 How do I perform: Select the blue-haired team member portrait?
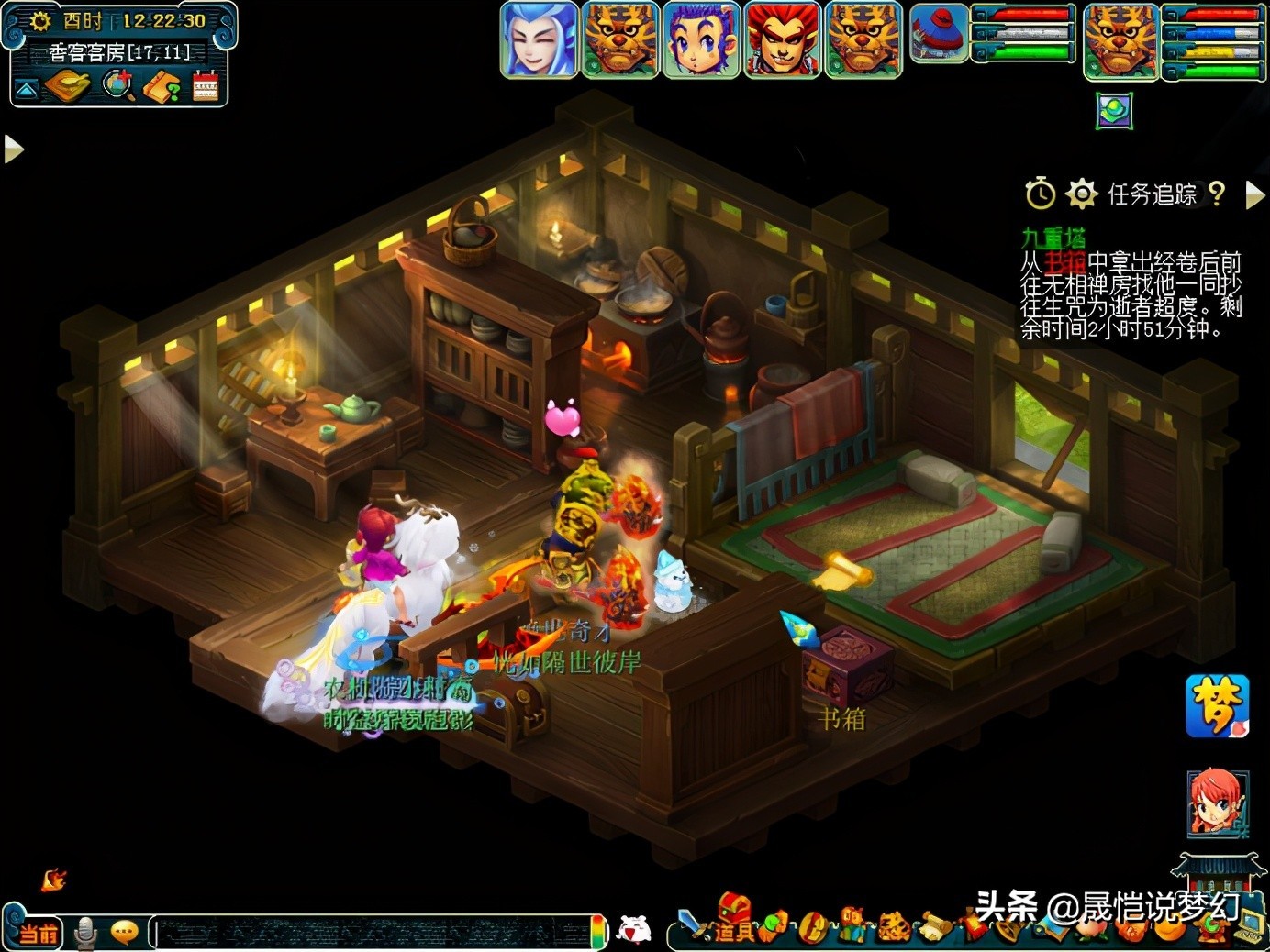(540, 39)
